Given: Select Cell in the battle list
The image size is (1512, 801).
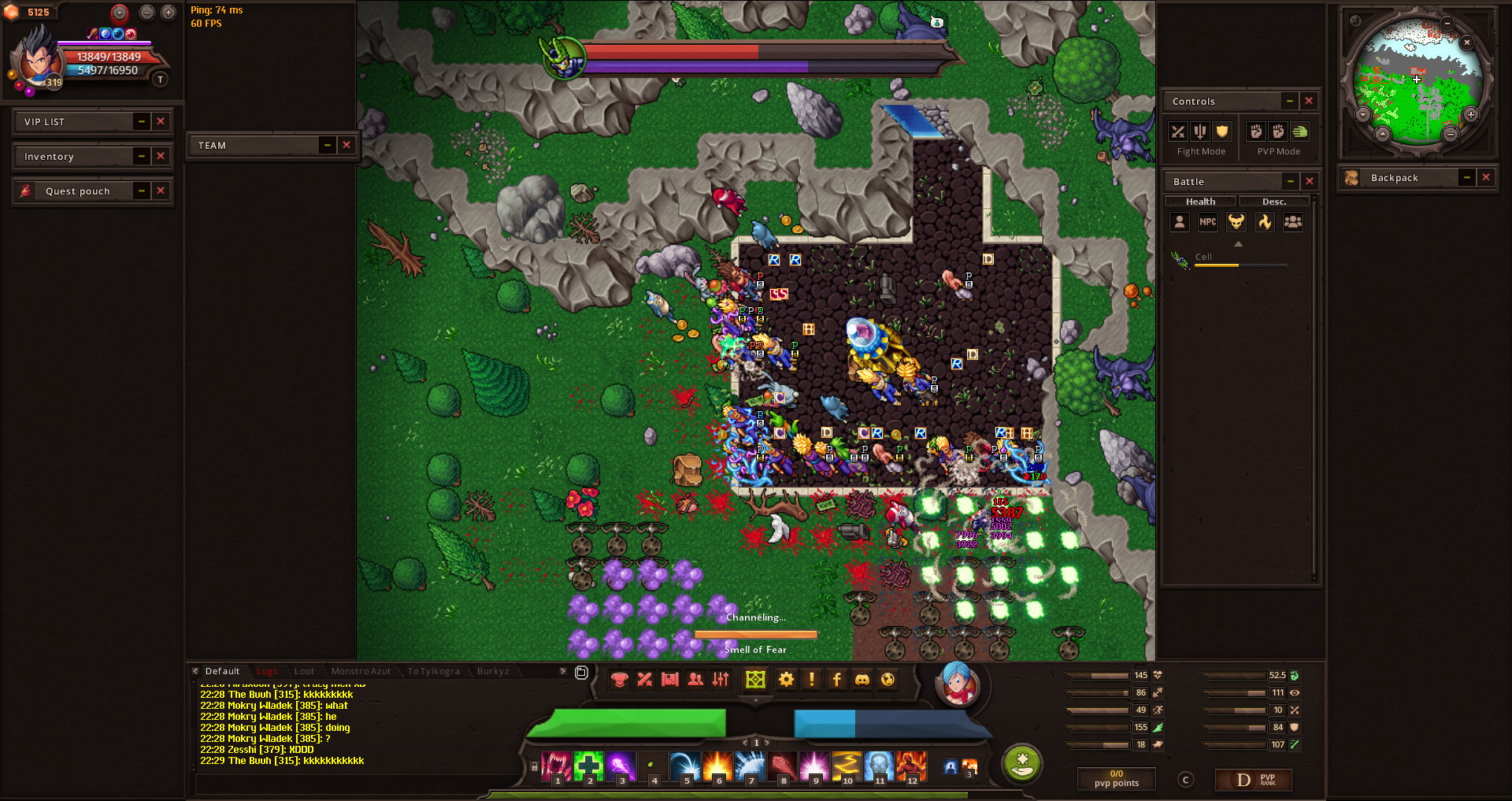Looking at the screenshot, I should [1203, 257].
